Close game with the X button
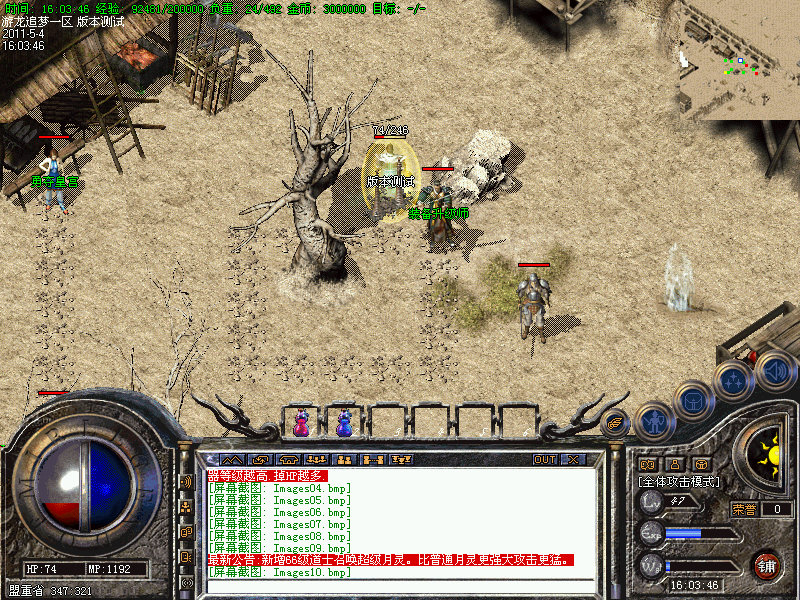The height and width of the screenshot is (600, 800). pos(573,459)
